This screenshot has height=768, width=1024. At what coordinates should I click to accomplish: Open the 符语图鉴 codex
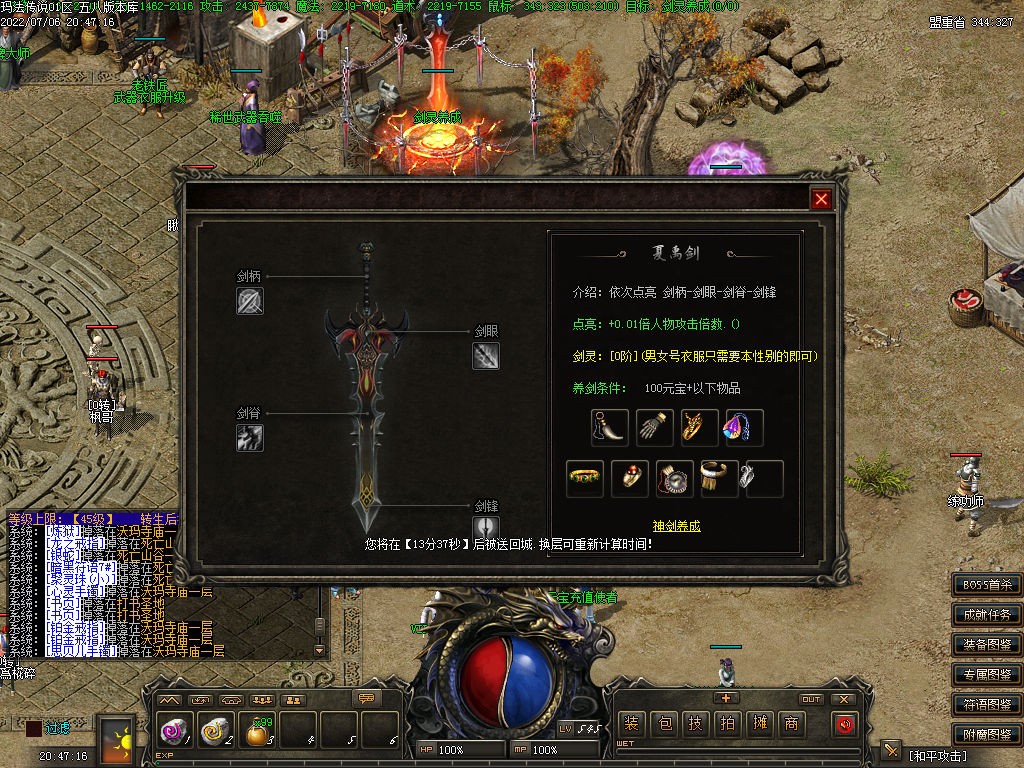986,705
